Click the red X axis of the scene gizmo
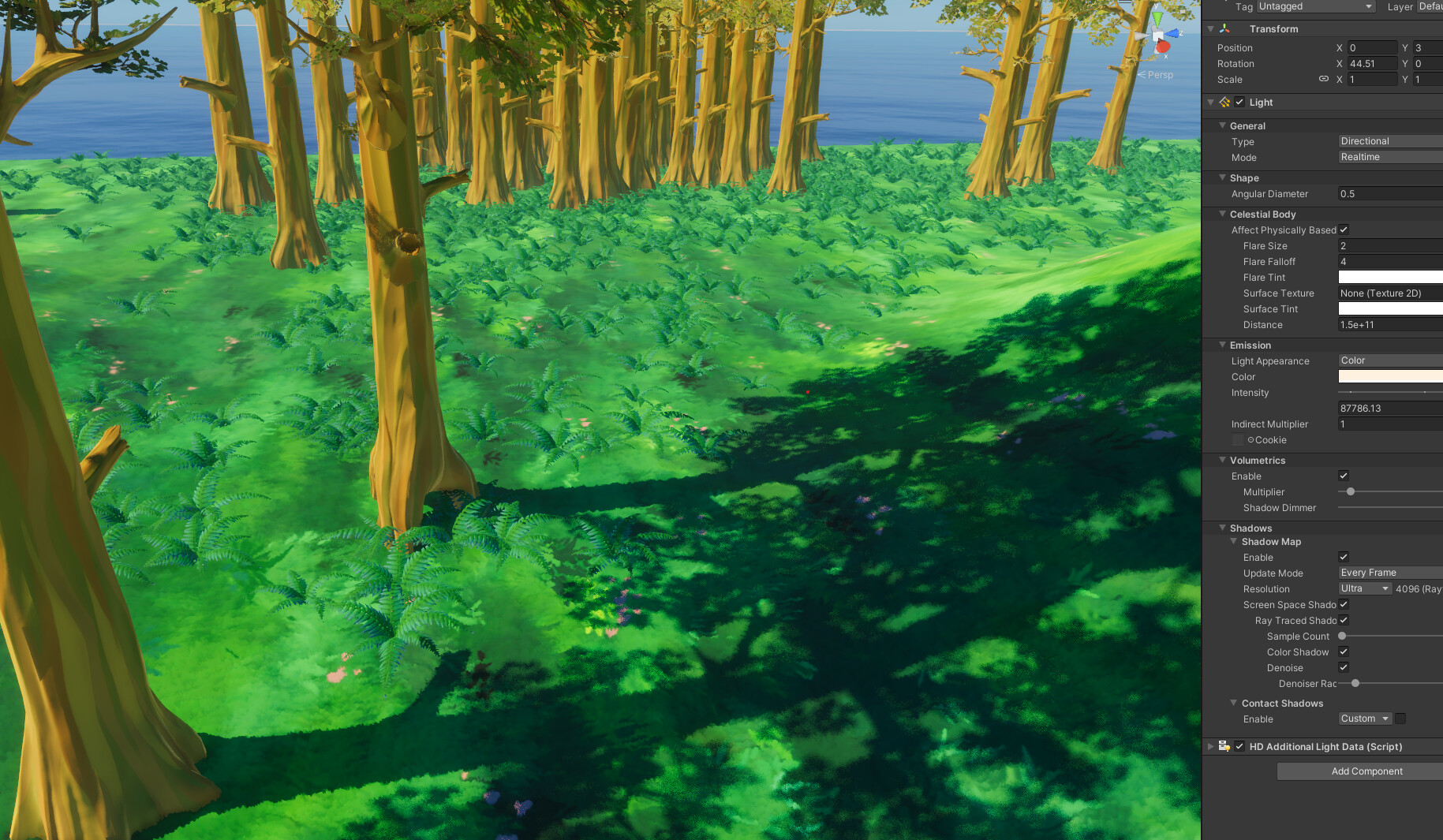The width and height of the screenshot is (1443, 840). click(x=1163, y=46)
